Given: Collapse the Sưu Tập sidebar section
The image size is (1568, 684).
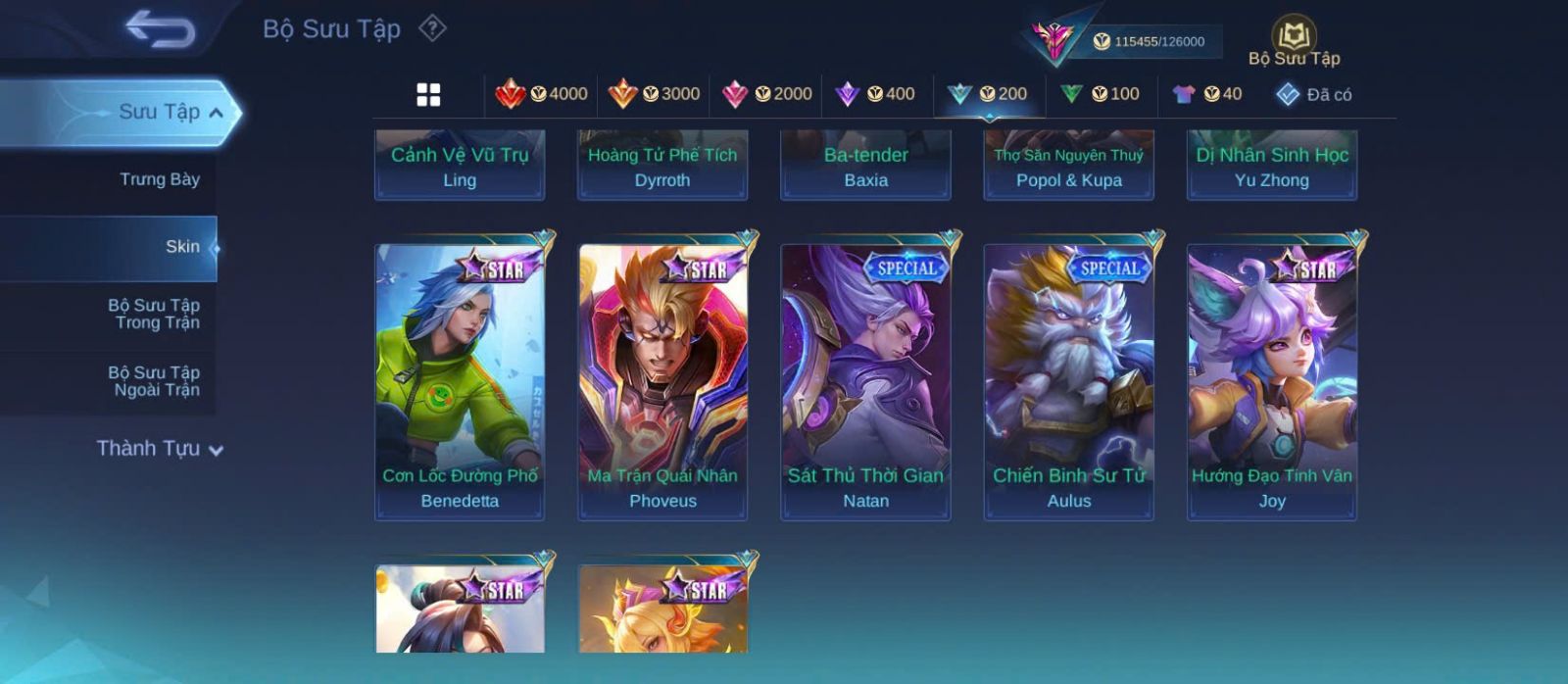Looking at the screenshot, I should coord(216,113).
